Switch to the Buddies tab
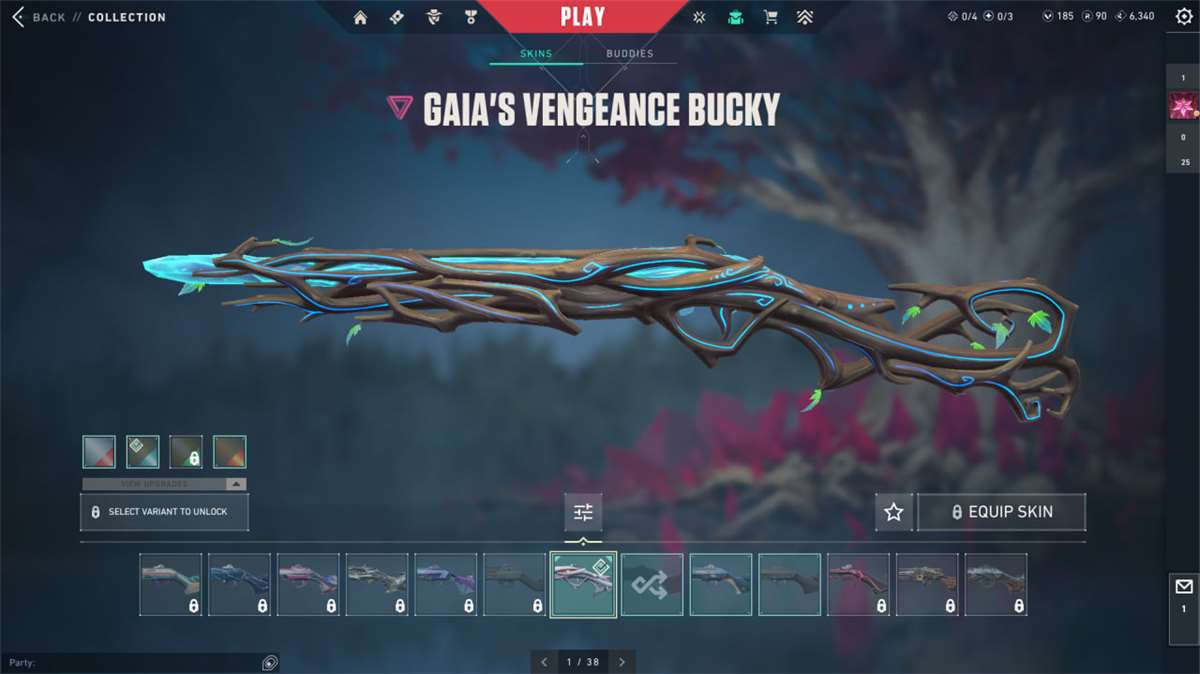Screen dimensions: 1200x674 click(x=629, y=54)
